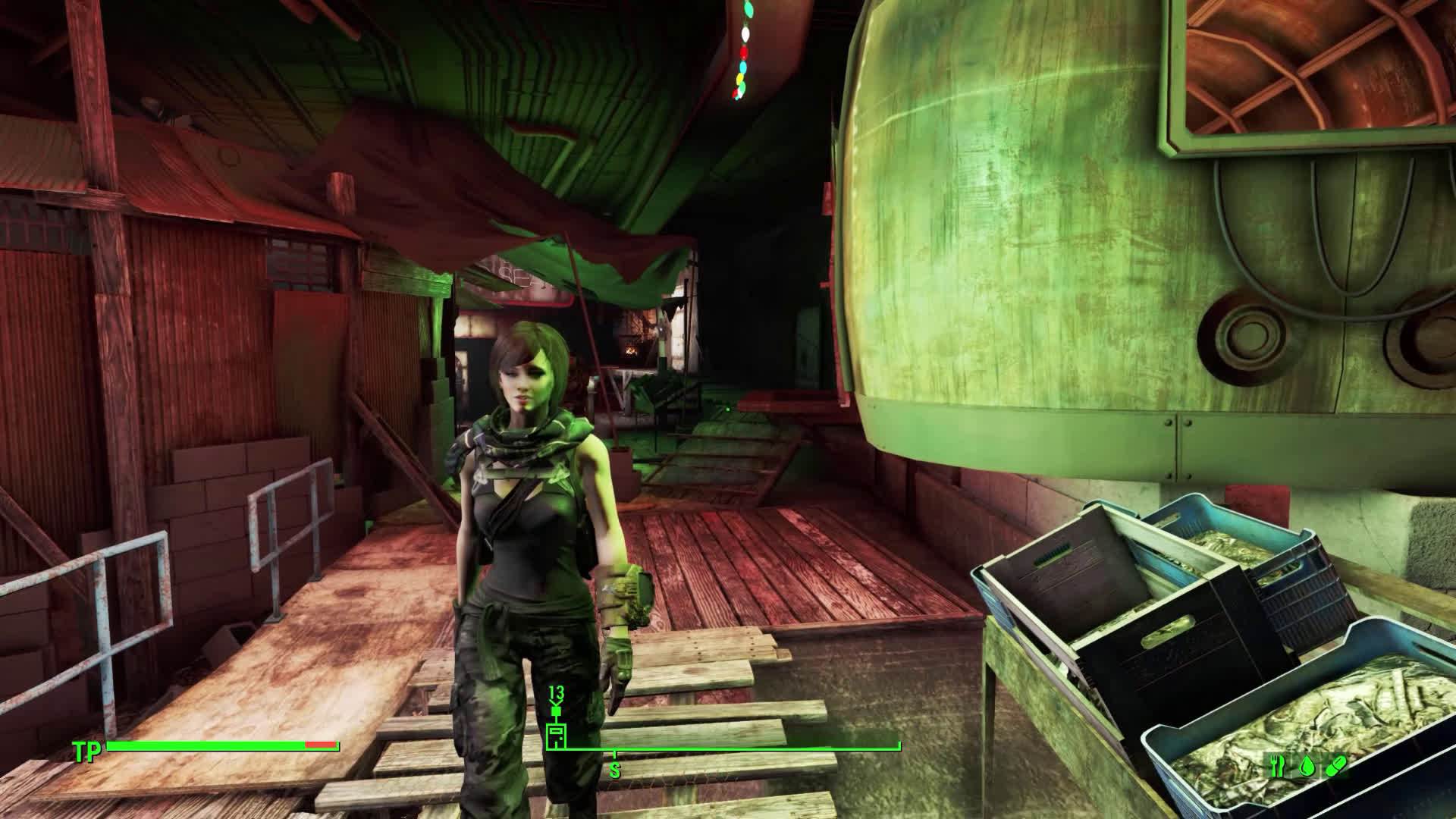The width and height of the screenshot is (1456, 819).
Task: Click the fork and knife hunger icon
Action: pos(1278,767)
